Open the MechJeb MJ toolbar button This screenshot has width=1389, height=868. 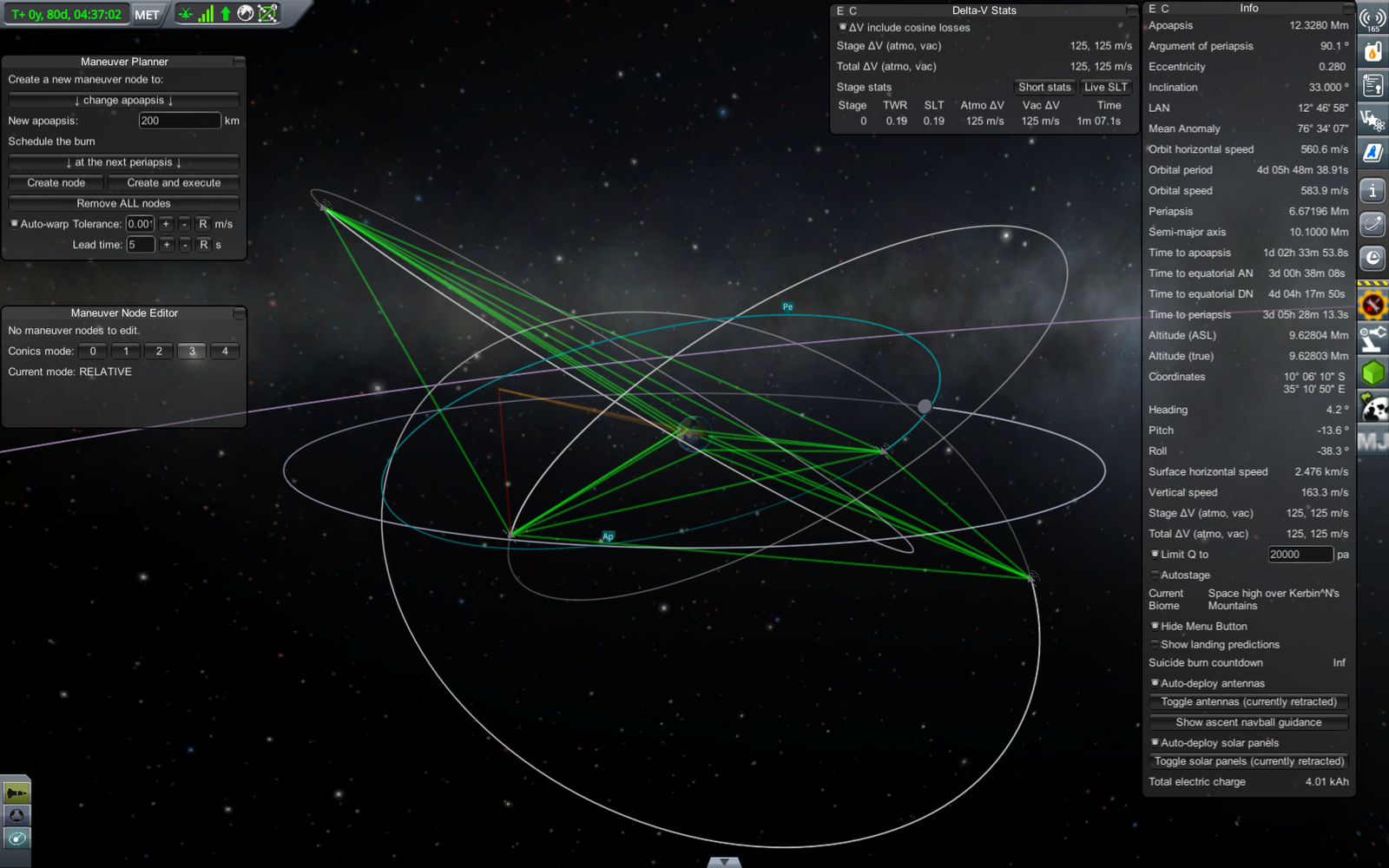coord(1373,442)
